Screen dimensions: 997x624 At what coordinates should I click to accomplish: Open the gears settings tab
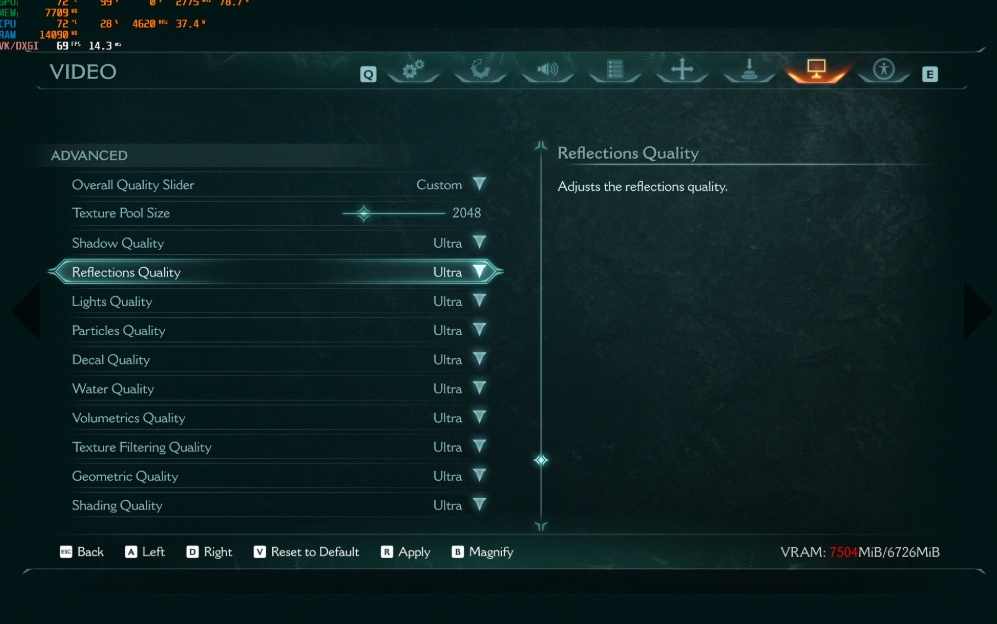[413, 70]
